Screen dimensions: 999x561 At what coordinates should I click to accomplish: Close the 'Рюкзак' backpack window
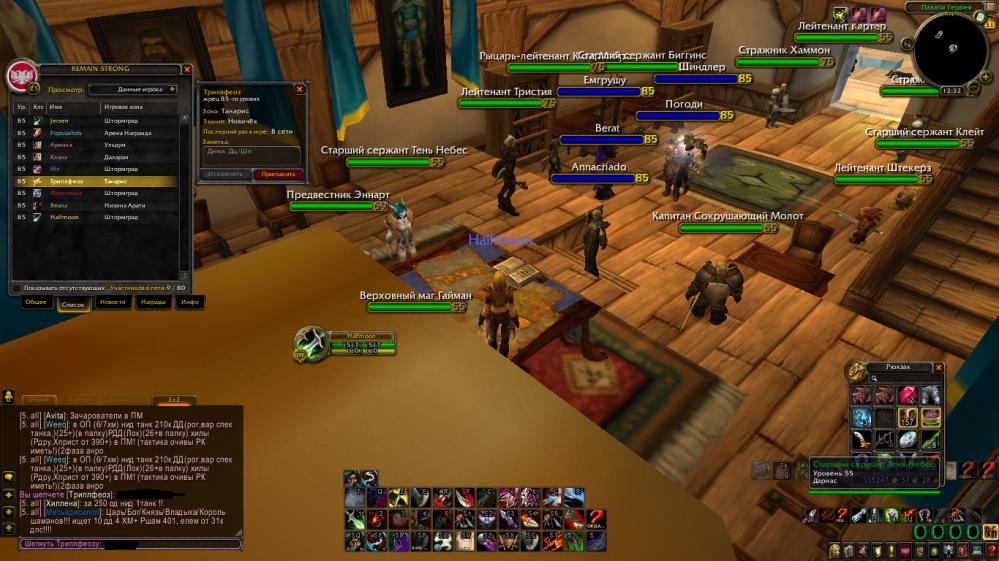click(938, 367)
